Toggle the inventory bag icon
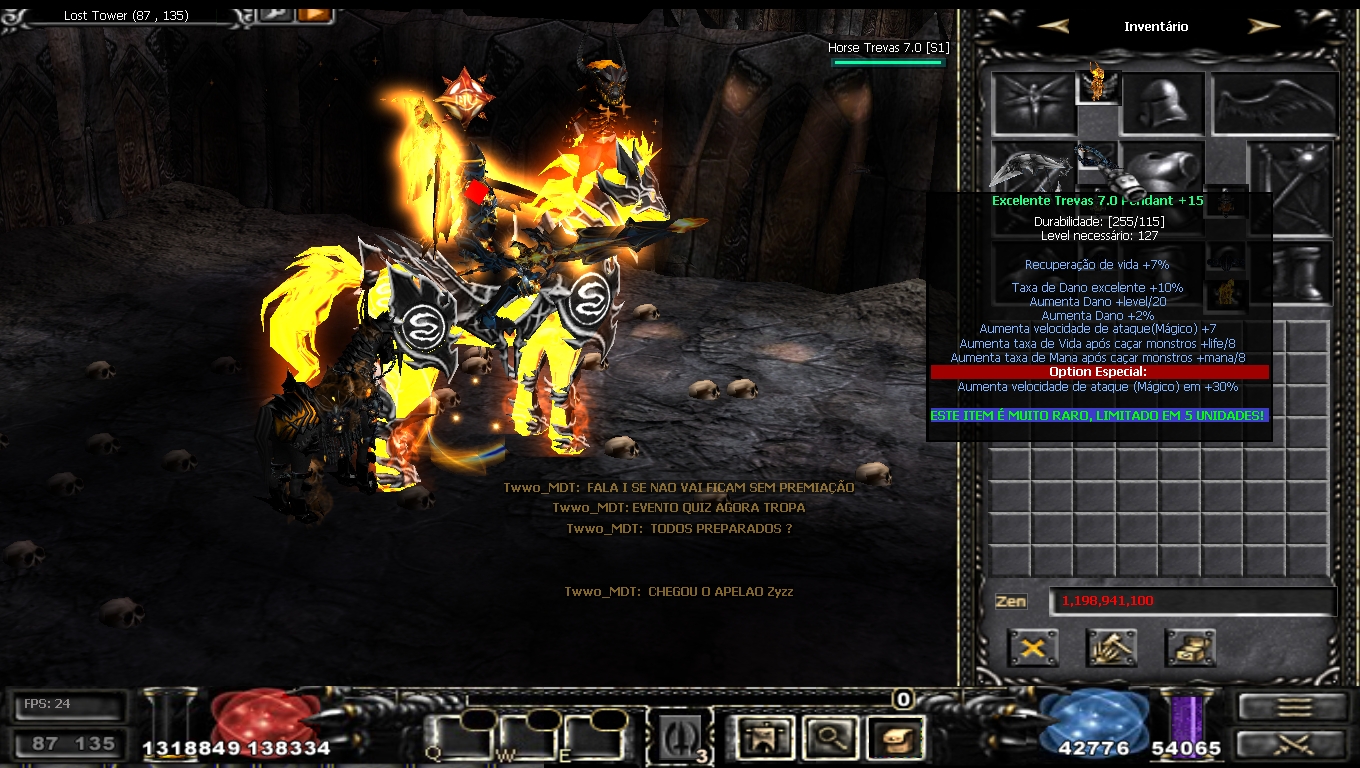This screenshot has width=1360, height=768. [x=892, y=739]
